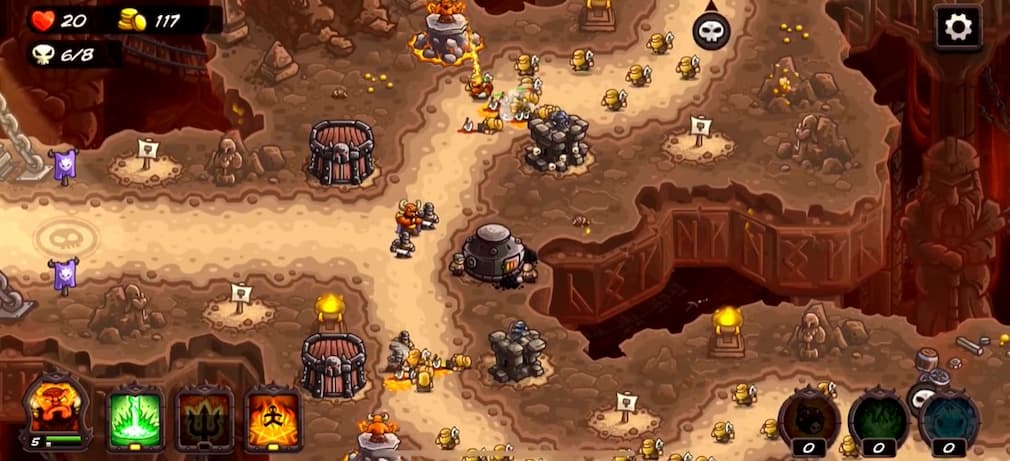Use the dark trident ability
1010x461 pixels.
(205, 415)
